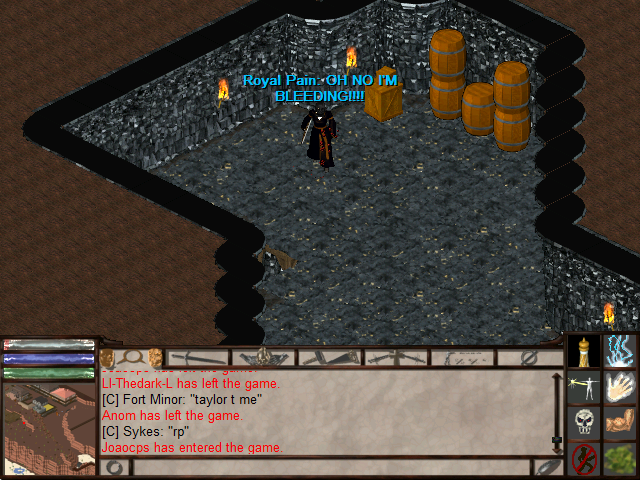Viewport: 640px width, 480px height.
Task: Click the chat log scrollbar down arrow
Action: 558,441
